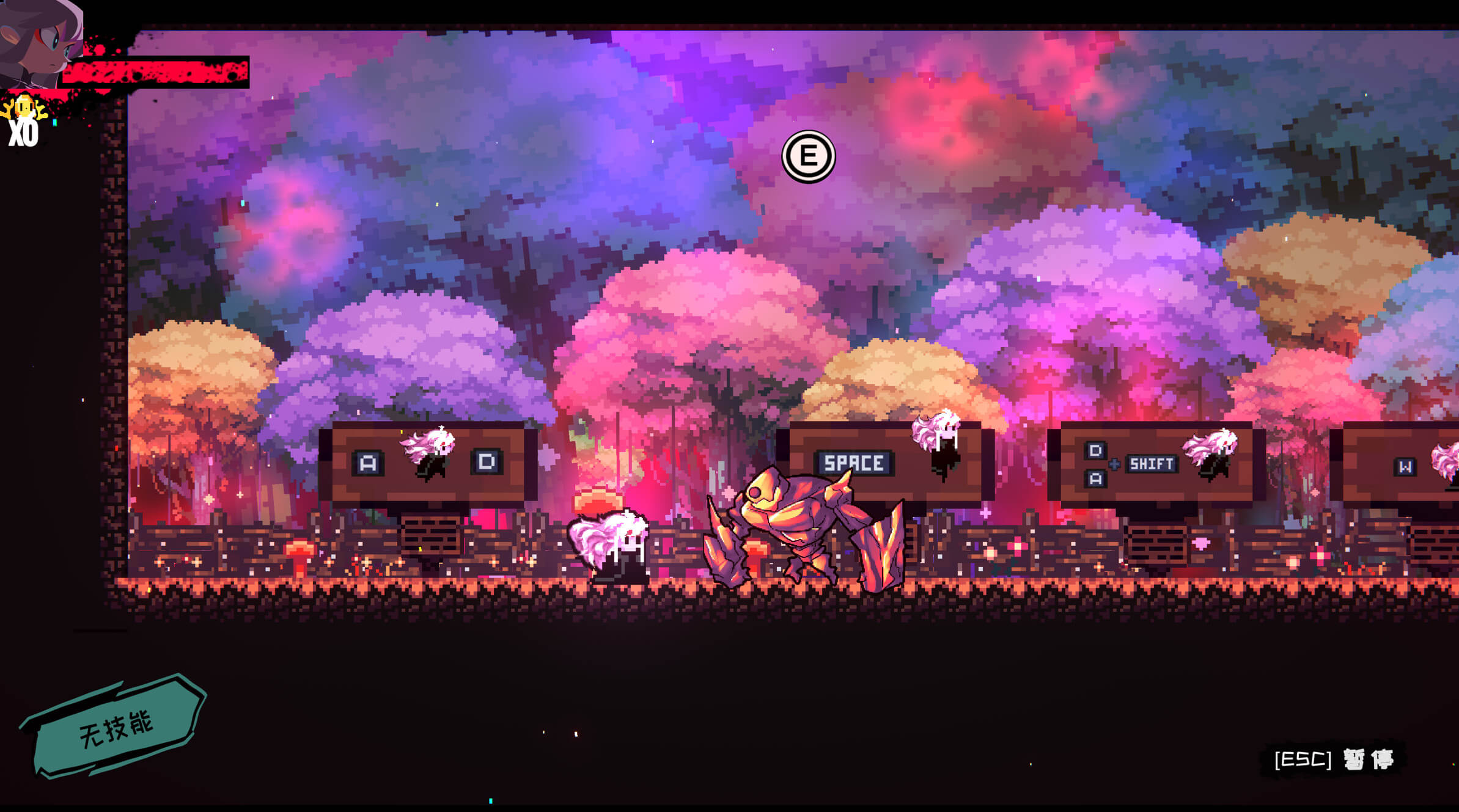Select the 无技能 skill badge
The width and height of the screenshot is (1459, 812).
(115, 727)
